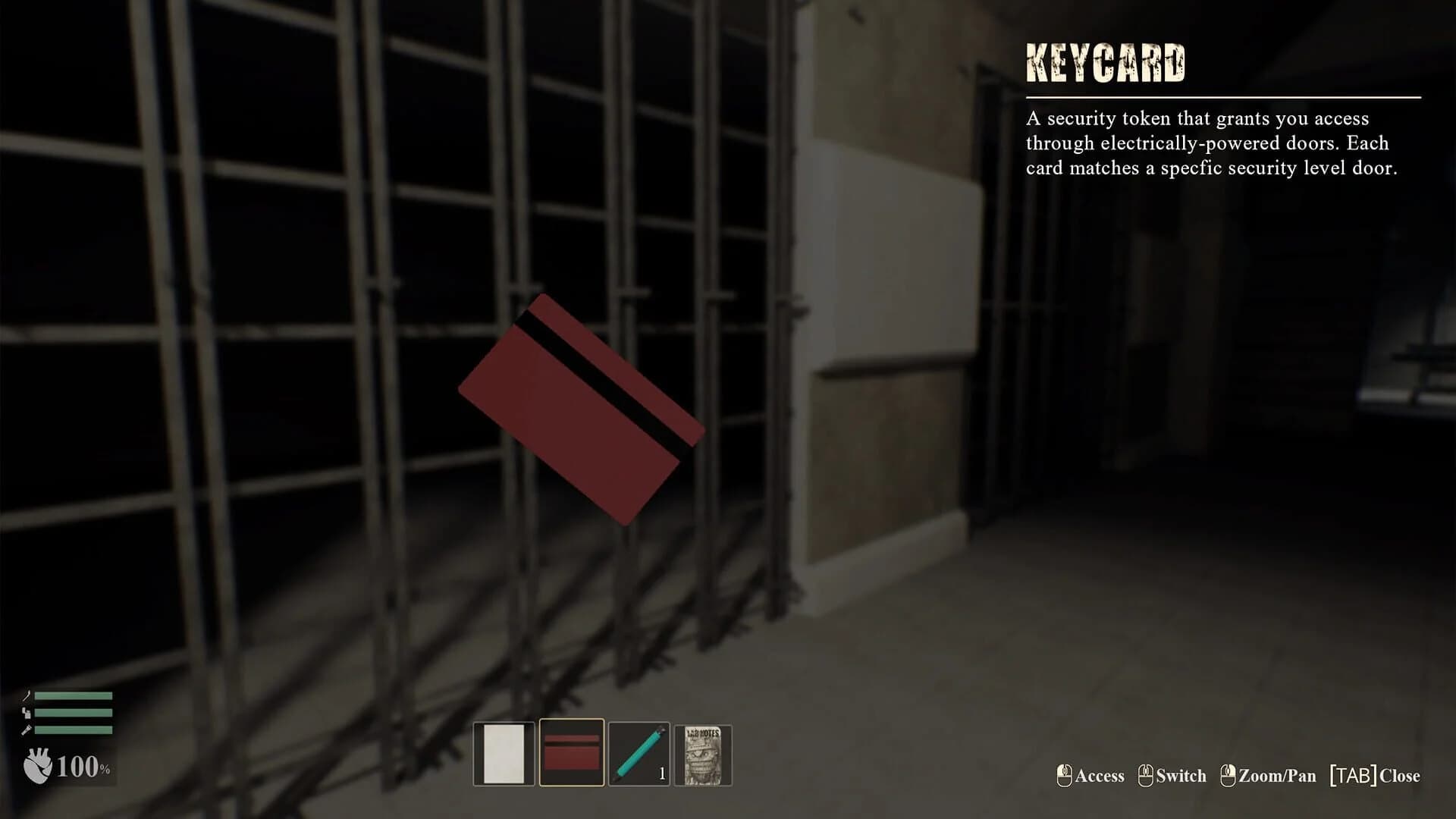The image size is (1456, 819).
Task: Click the [TAB] Close prompt
Action: click(1375, 776)
